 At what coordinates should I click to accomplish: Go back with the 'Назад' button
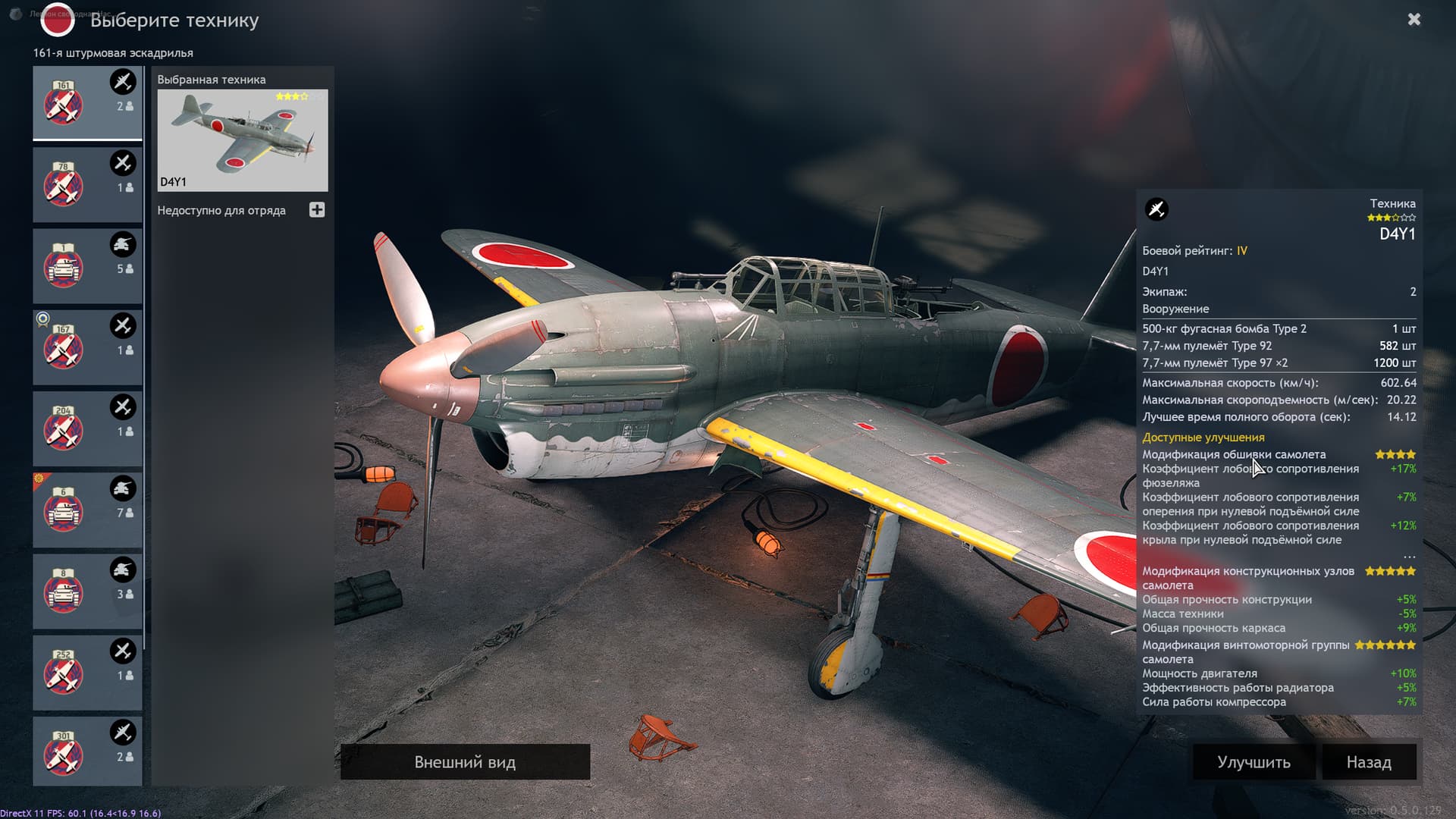(1369, 762)
